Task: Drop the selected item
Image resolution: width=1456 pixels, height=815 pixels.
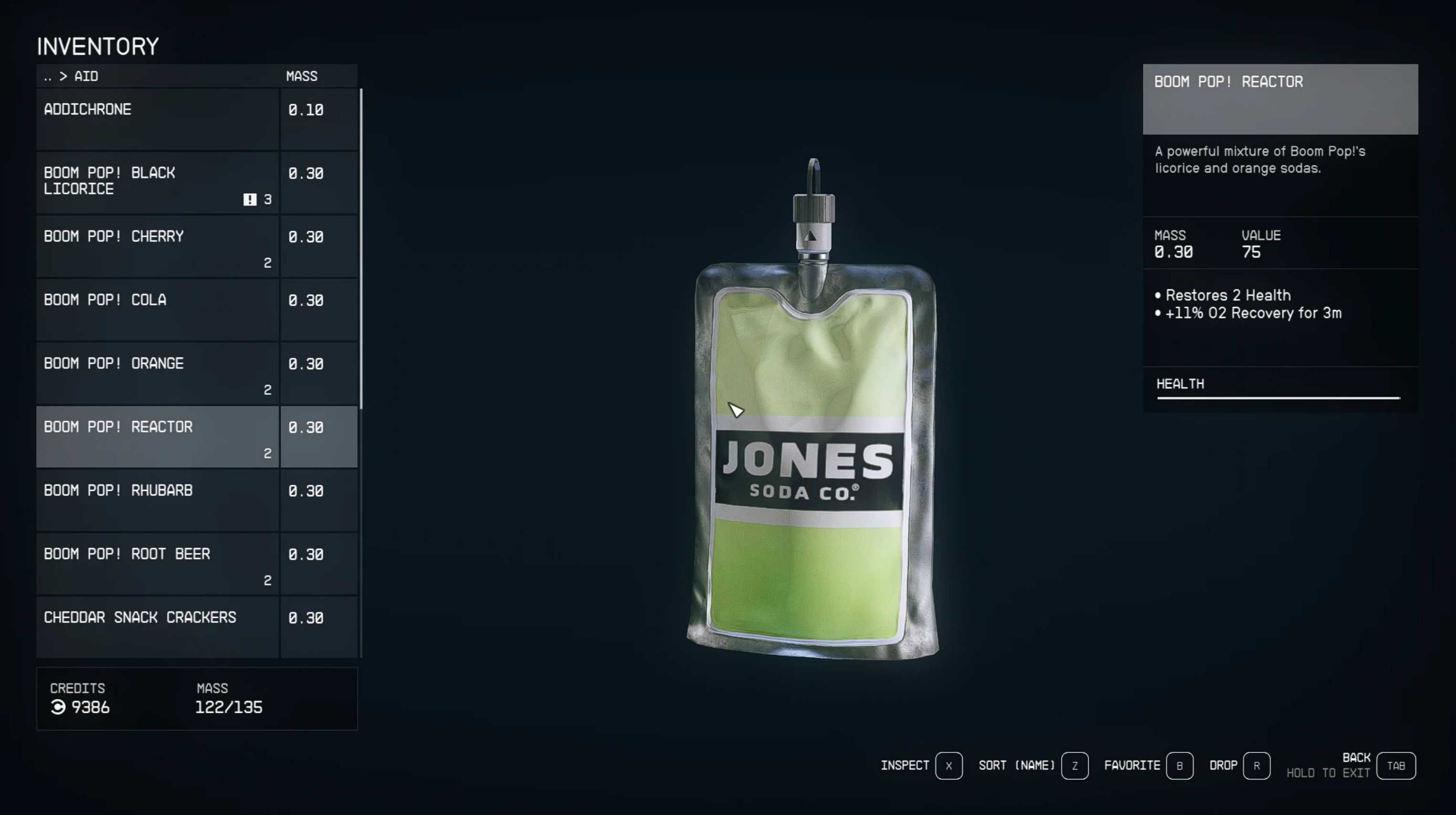Action: (1256, 766)
